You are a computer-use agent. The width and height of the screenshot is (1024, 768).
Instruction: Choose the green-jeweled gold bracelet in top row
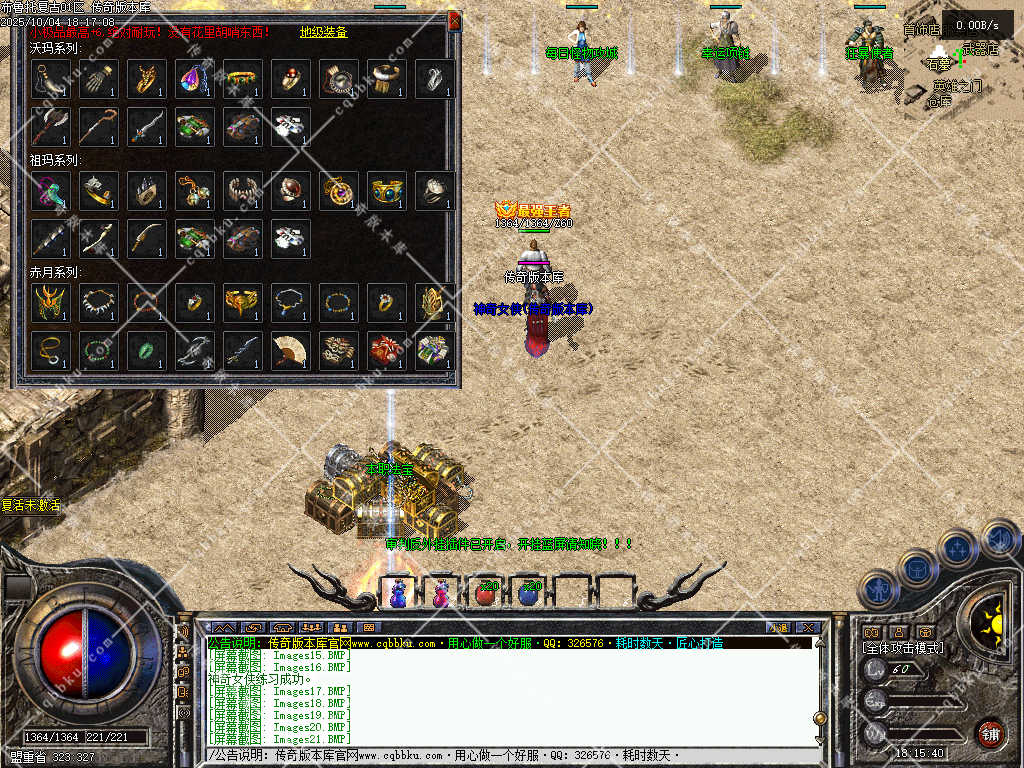pos(243,79)
